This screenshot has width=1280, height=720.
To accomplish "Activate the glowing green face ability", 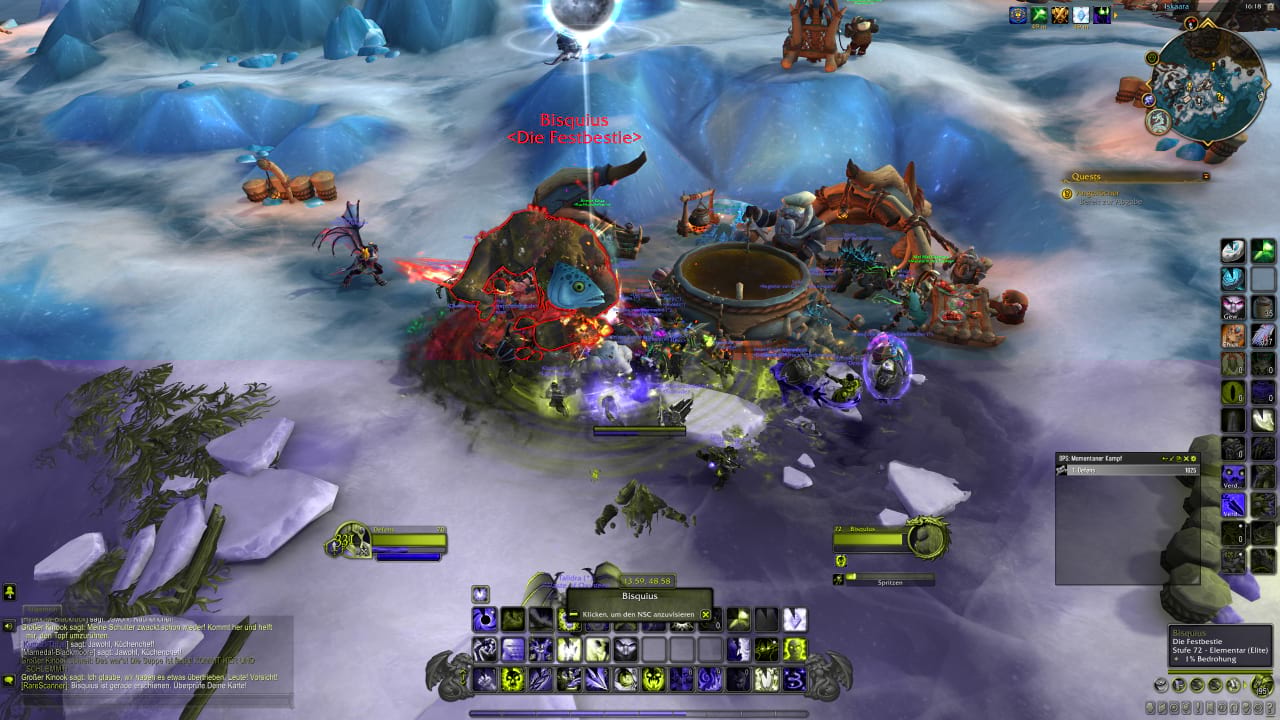I will pyautogui.click(x=795, y=650).
